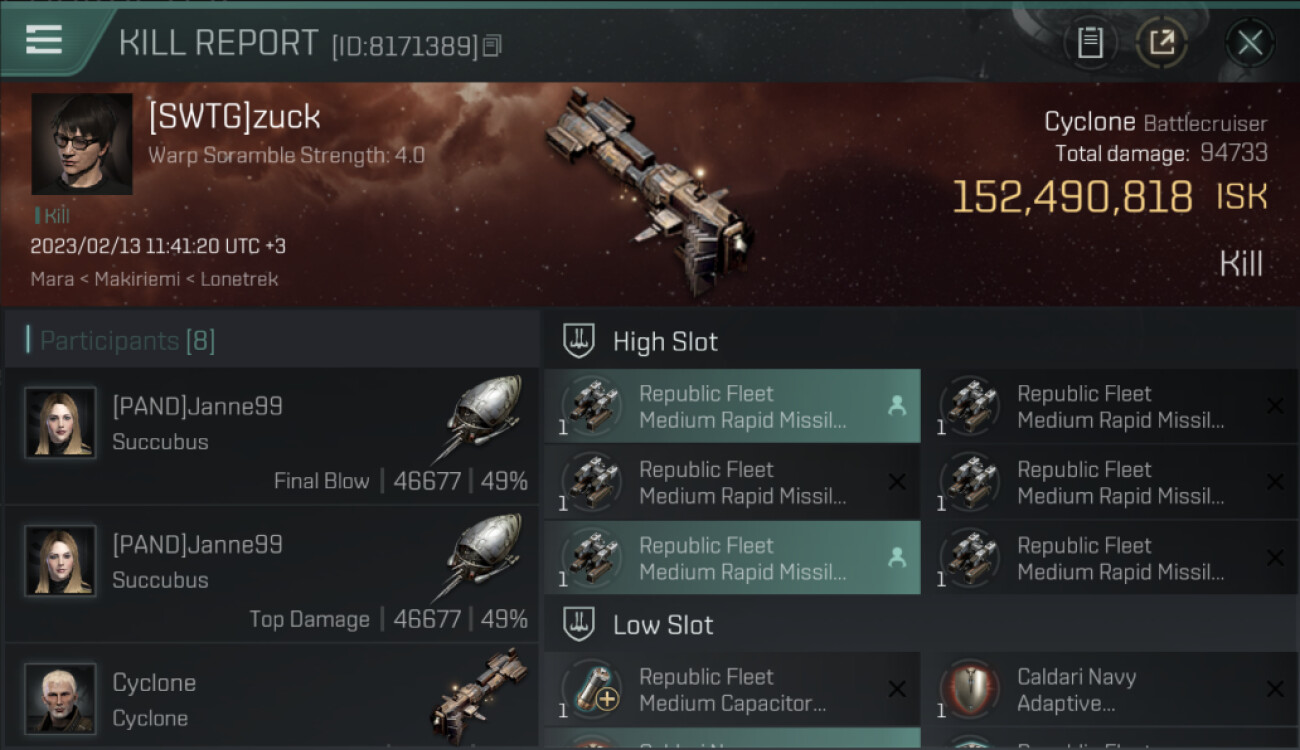The image size is (1300, 750).
Task: Share the kill report via export icon
Action: (1162, 42)
